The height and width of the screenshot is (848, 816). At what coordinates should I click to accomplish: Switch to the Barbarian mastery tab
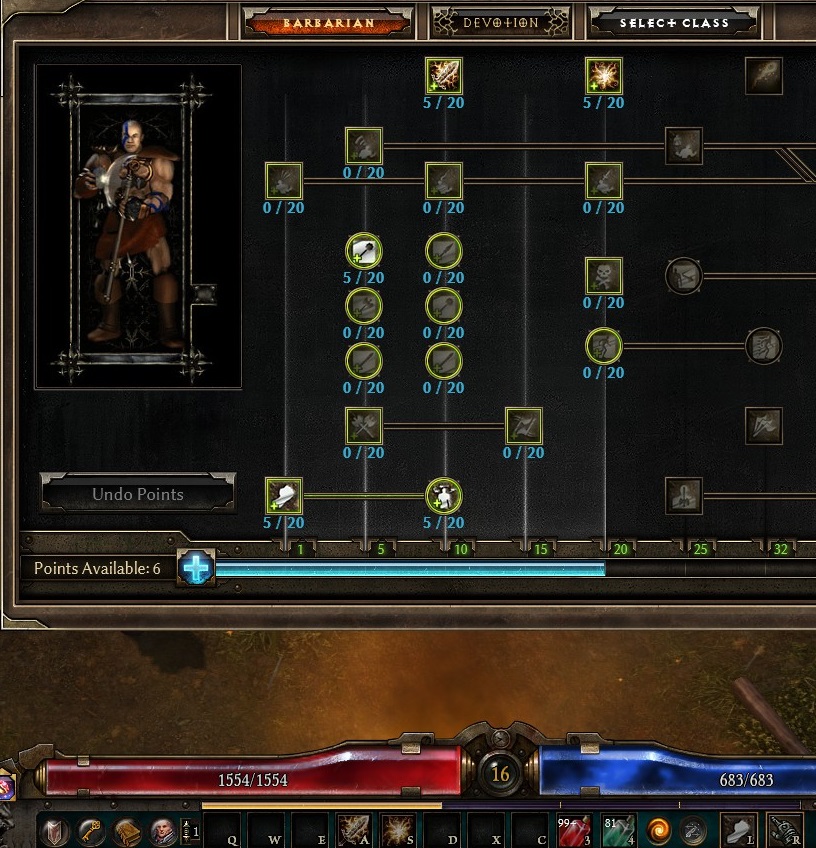pos(328,22)
